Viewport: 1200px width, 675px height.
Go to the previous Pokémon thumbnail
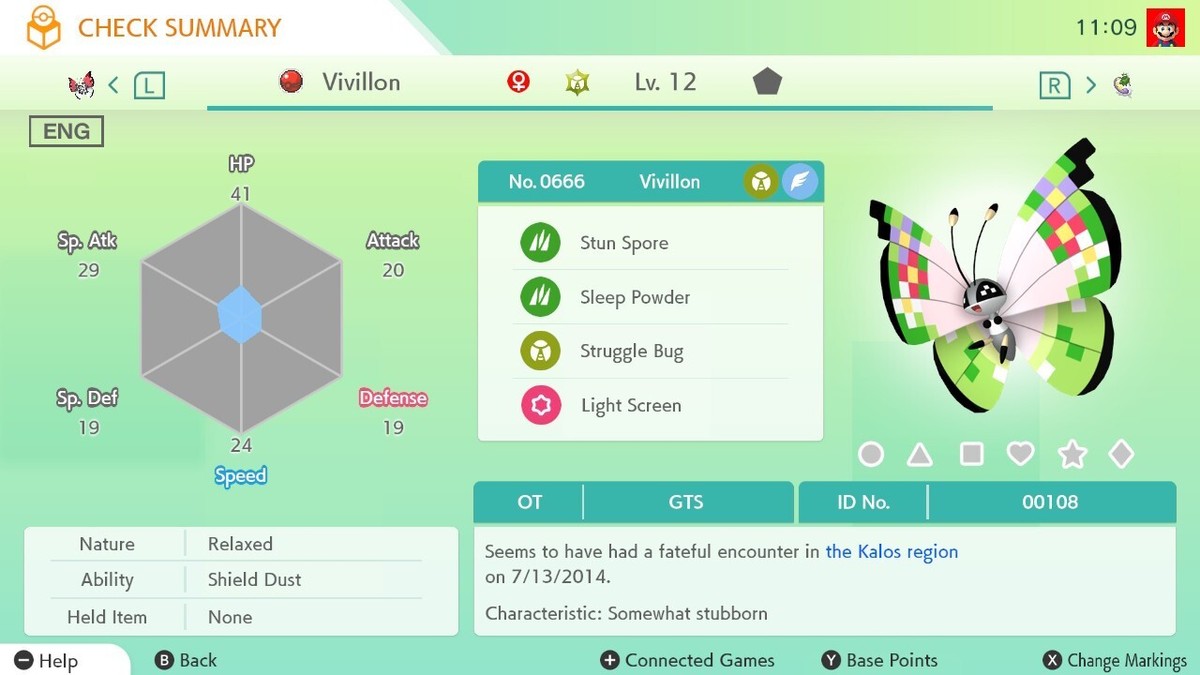click(82, 84)
